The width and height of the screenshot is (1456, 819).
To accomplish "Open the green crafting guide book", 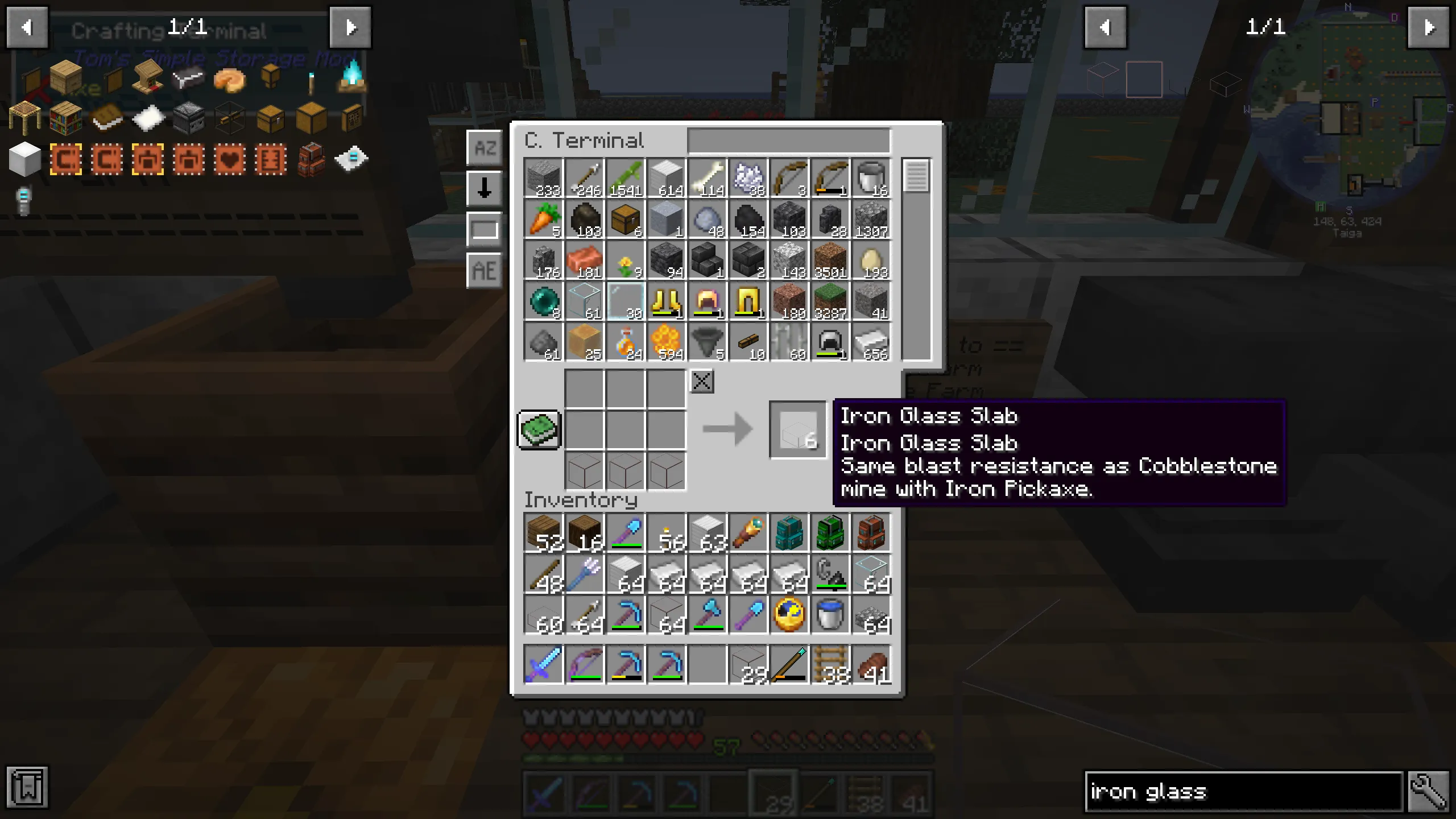I will pos(539,431).
